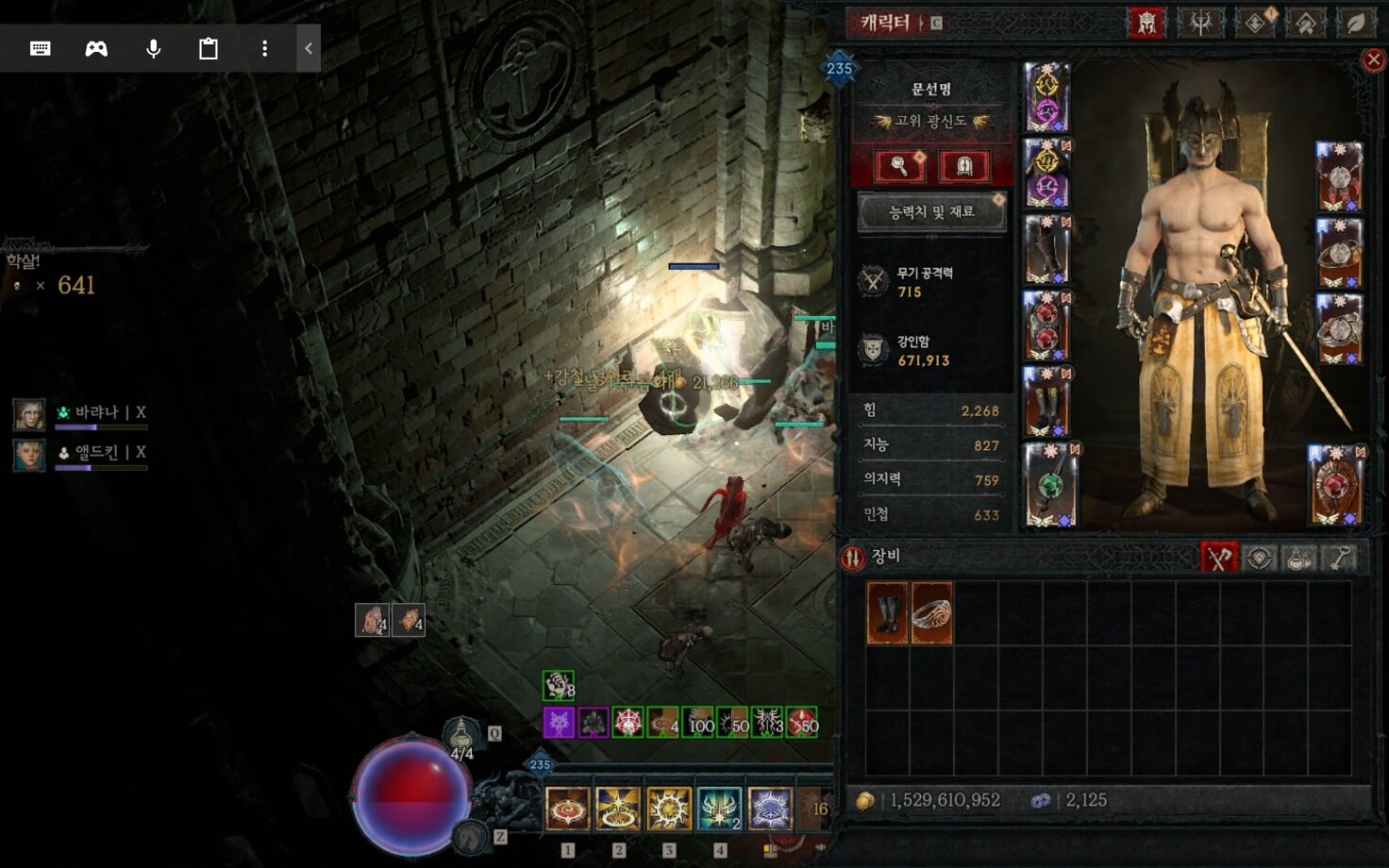Sort inventory with the red arrows button

pyautogui.click(x=853, y=558)
